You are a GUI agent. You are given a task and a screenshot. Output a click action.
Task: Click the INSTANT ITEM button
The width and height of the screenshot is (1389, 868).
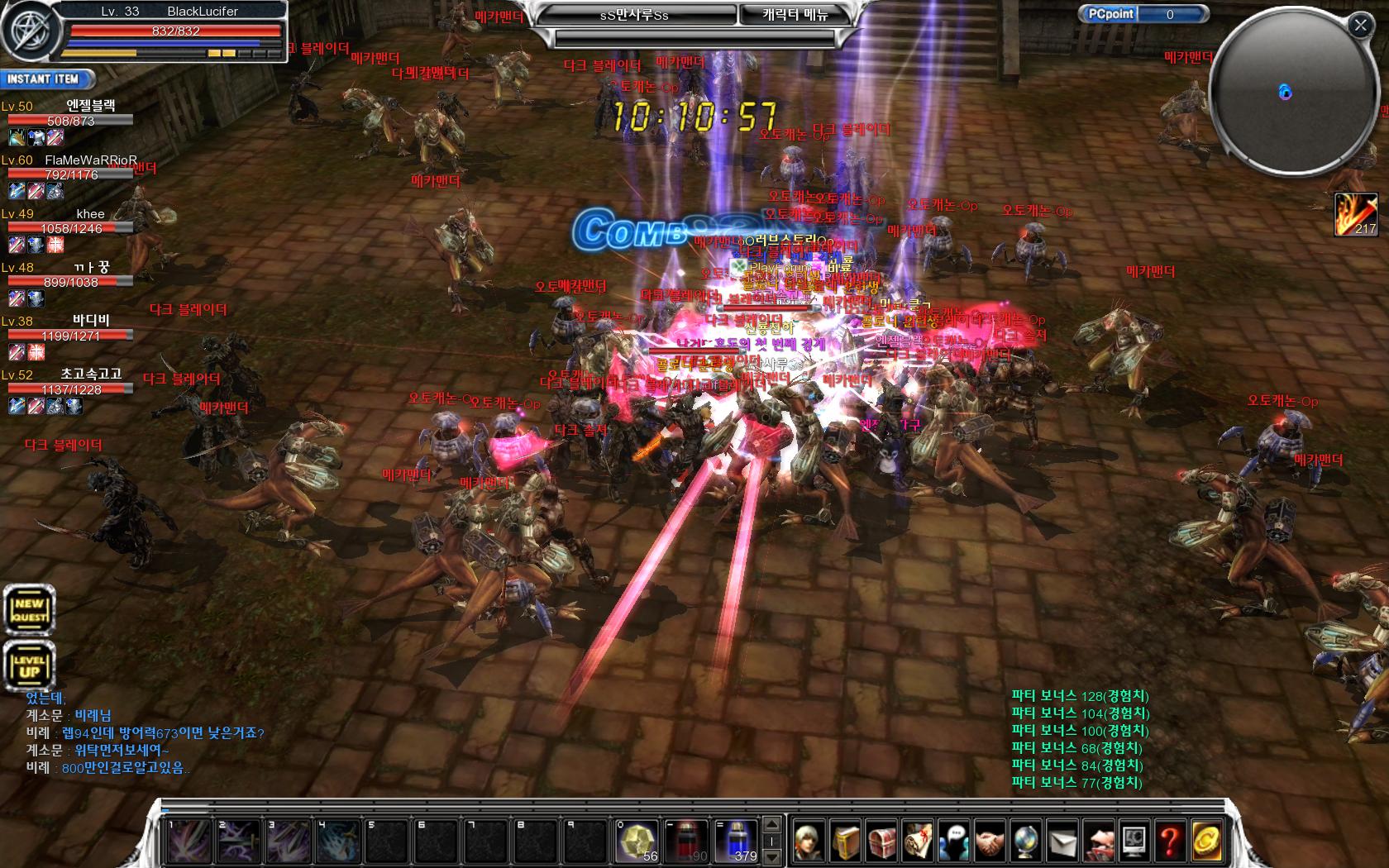pos(46,79)
